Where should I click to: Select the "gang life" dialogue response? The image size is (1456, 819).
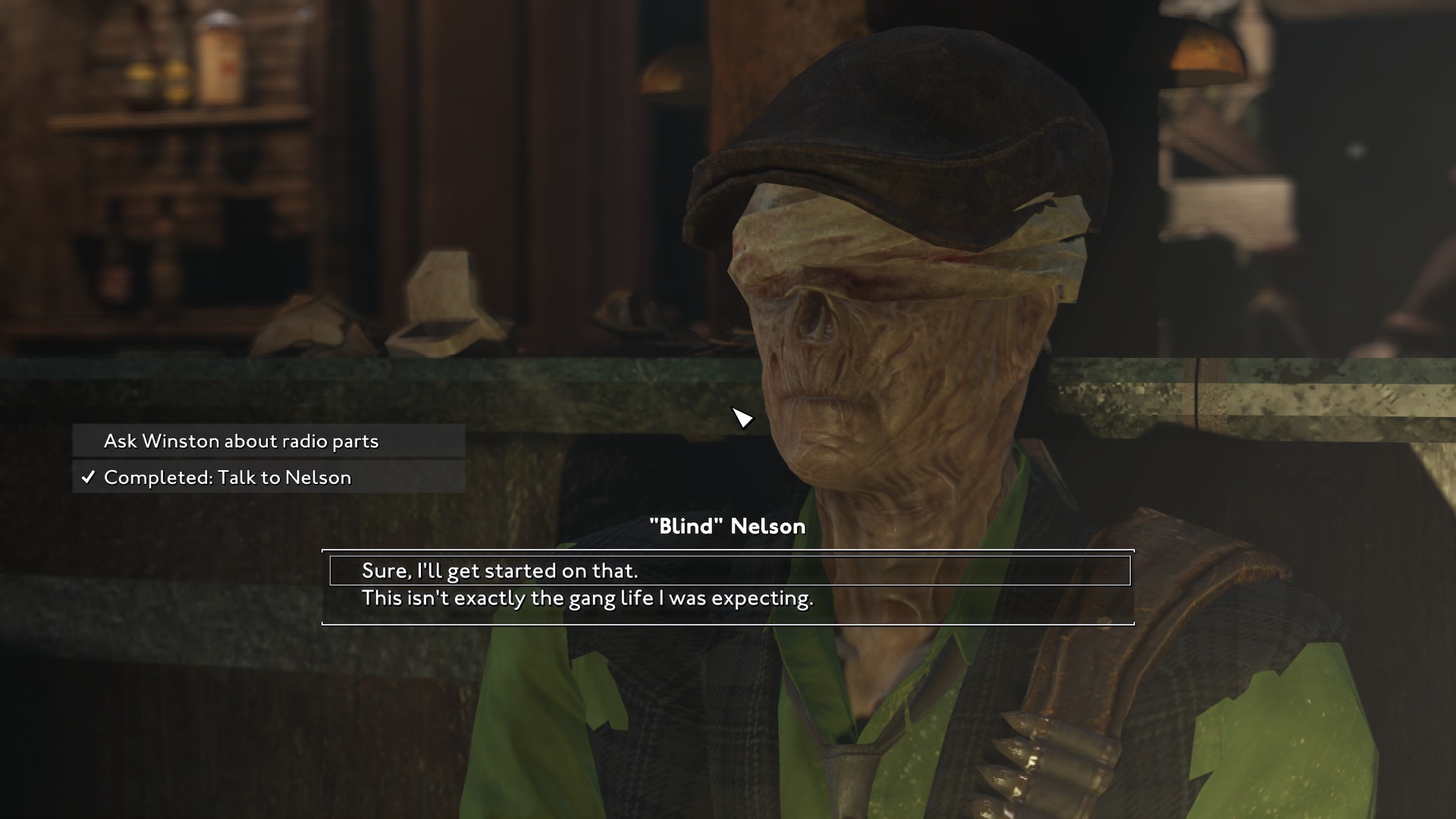point(588,599)
